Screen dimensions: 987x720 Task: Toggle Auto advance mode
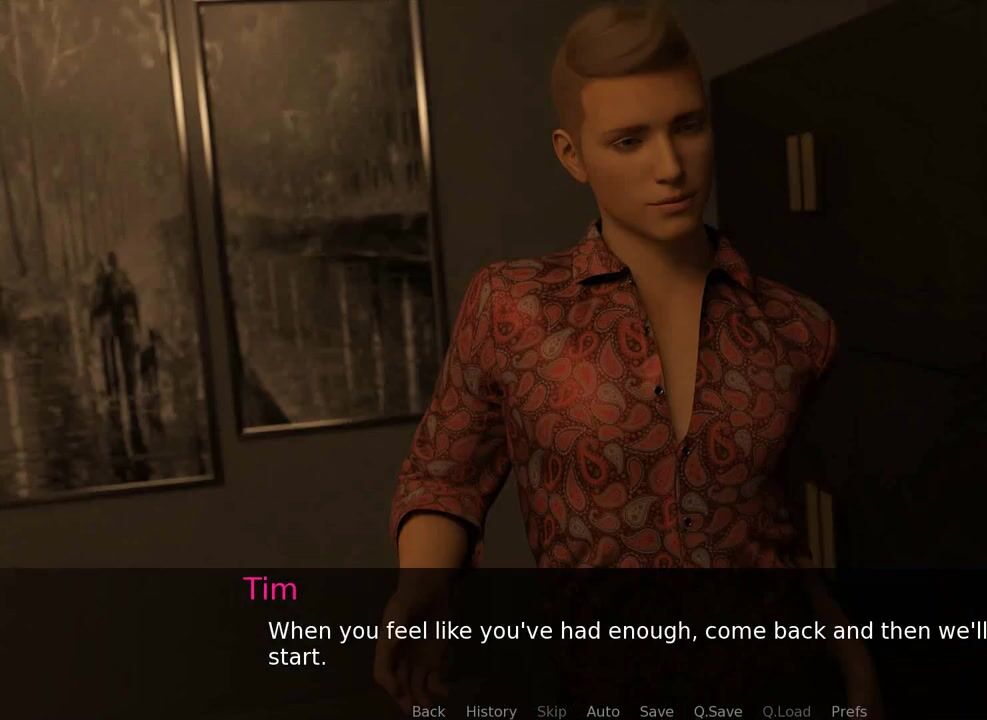pos(603,711)
